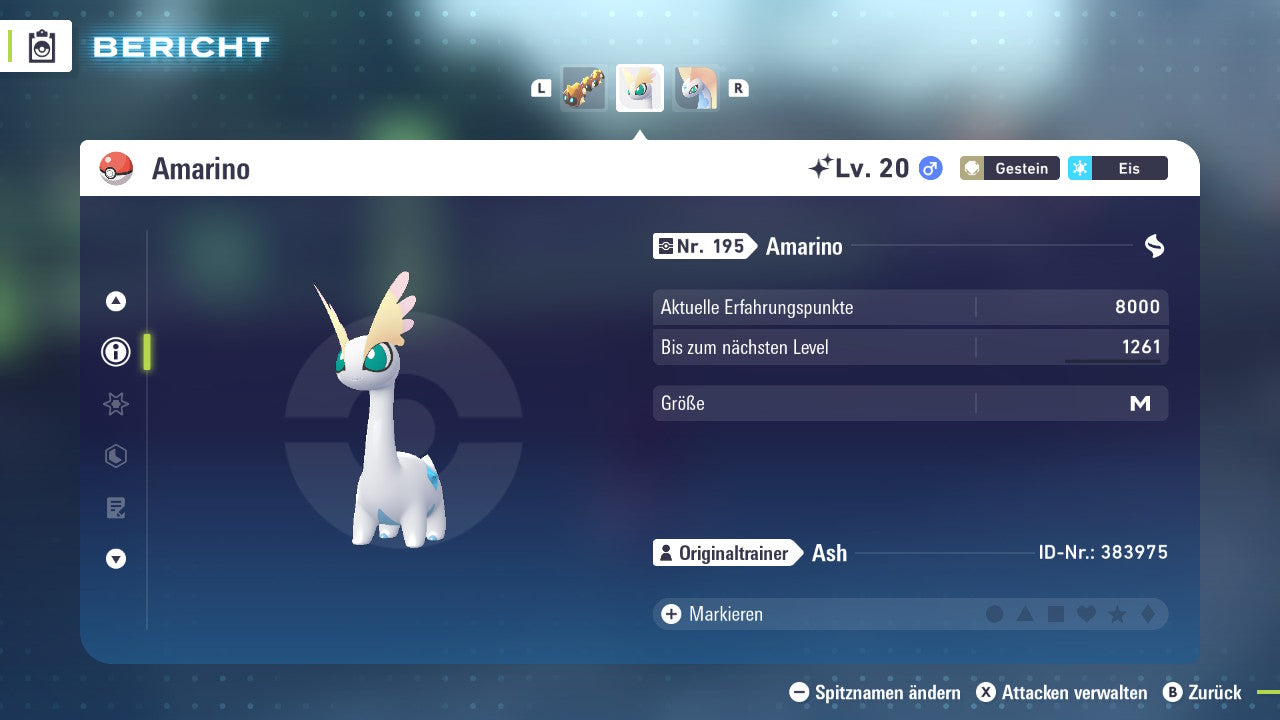
Task: Switch to the previous Pokémon tab via L
Action: (x=541, y=87)
